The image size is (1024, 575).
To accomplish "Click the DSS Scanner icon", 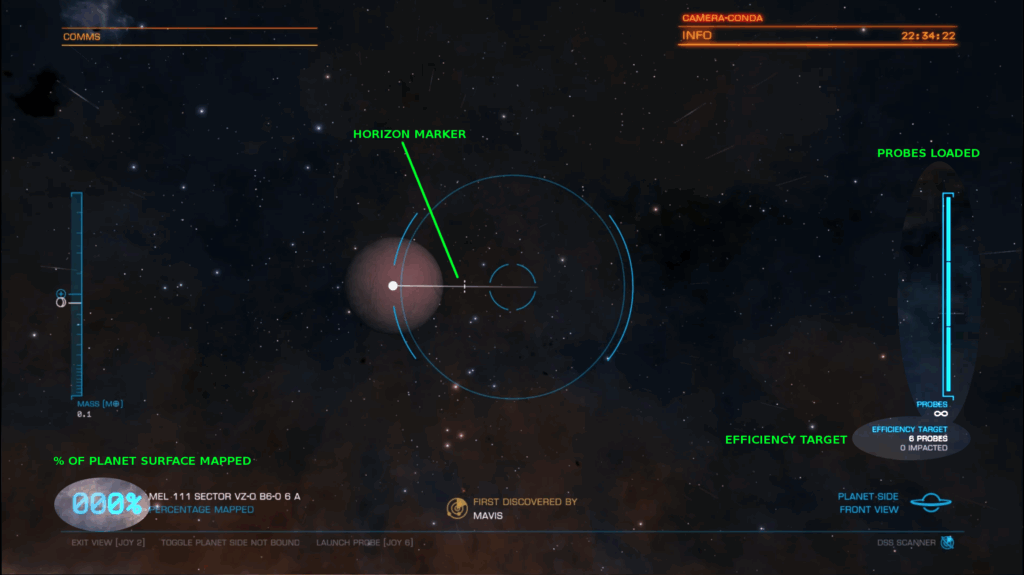I will coord(948,543).
